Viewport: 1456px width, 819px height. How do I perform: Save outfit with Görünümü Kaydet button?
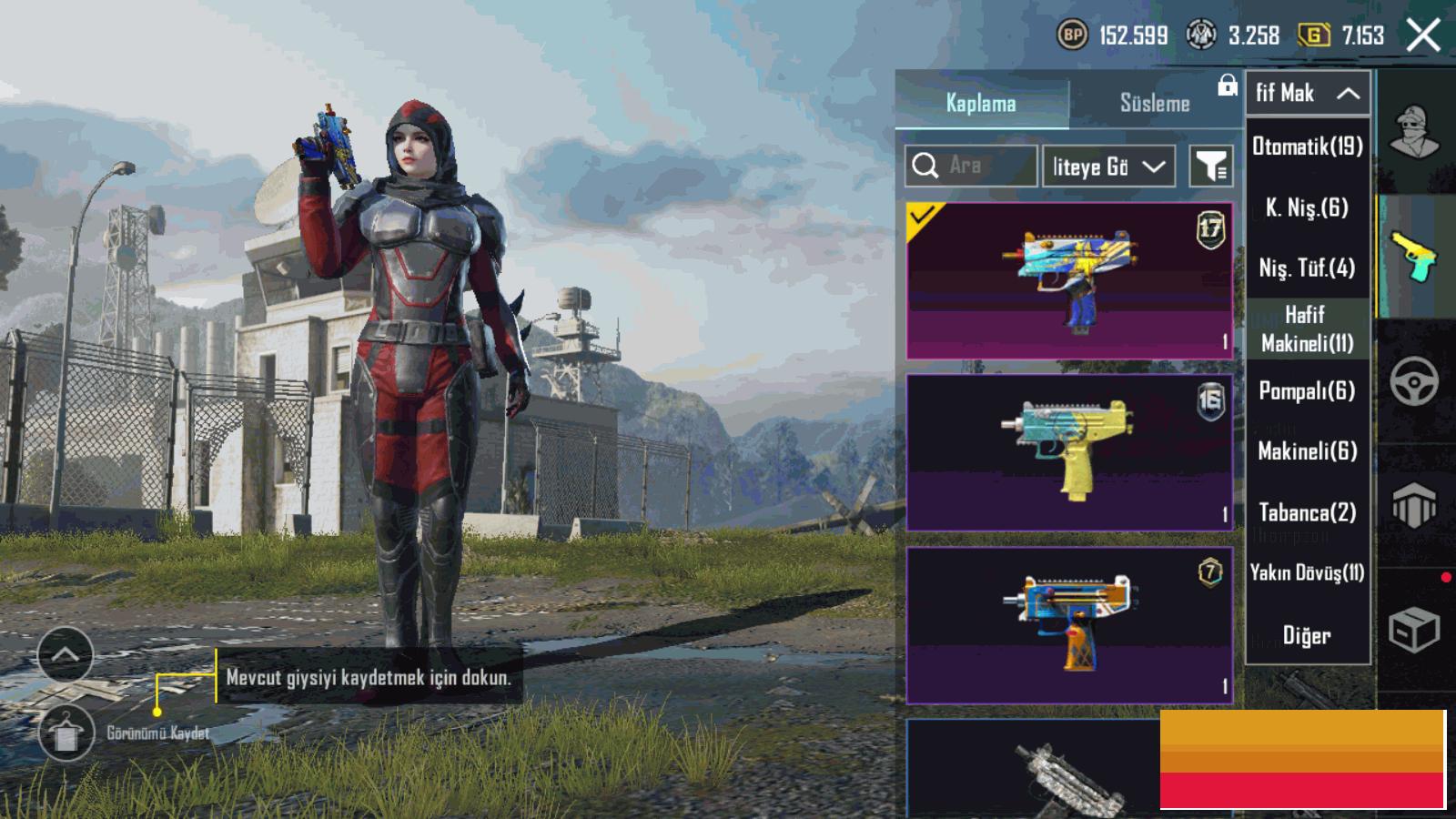click(x=66, y=733)
